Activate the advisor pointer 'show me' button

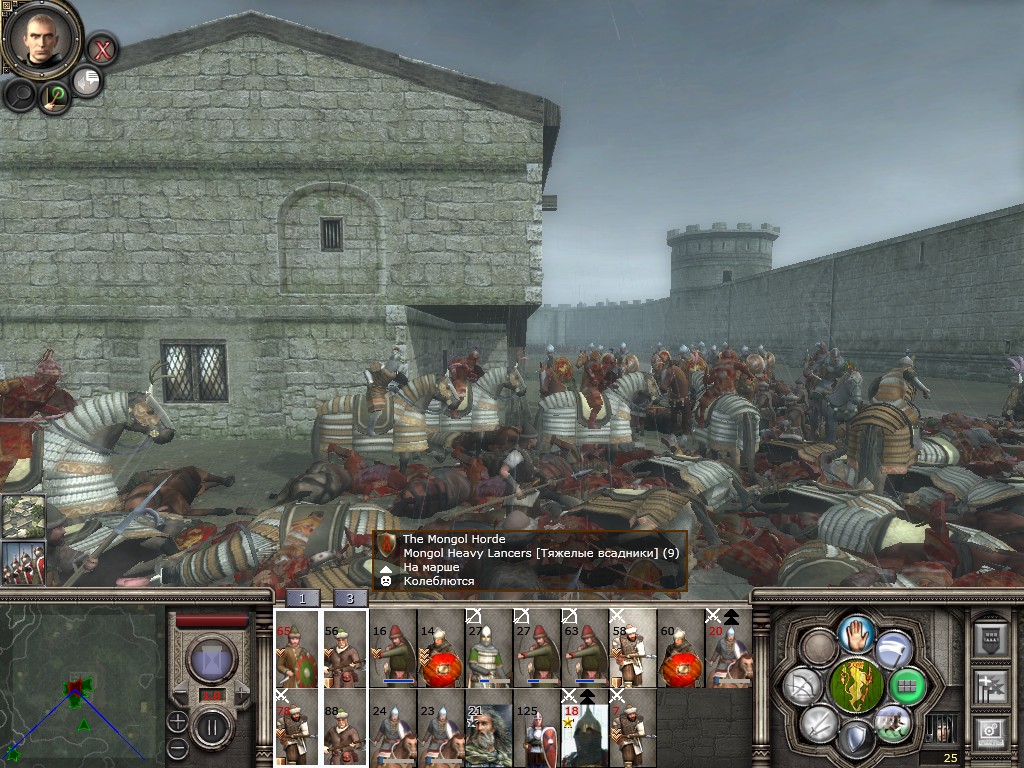point(56,96)
